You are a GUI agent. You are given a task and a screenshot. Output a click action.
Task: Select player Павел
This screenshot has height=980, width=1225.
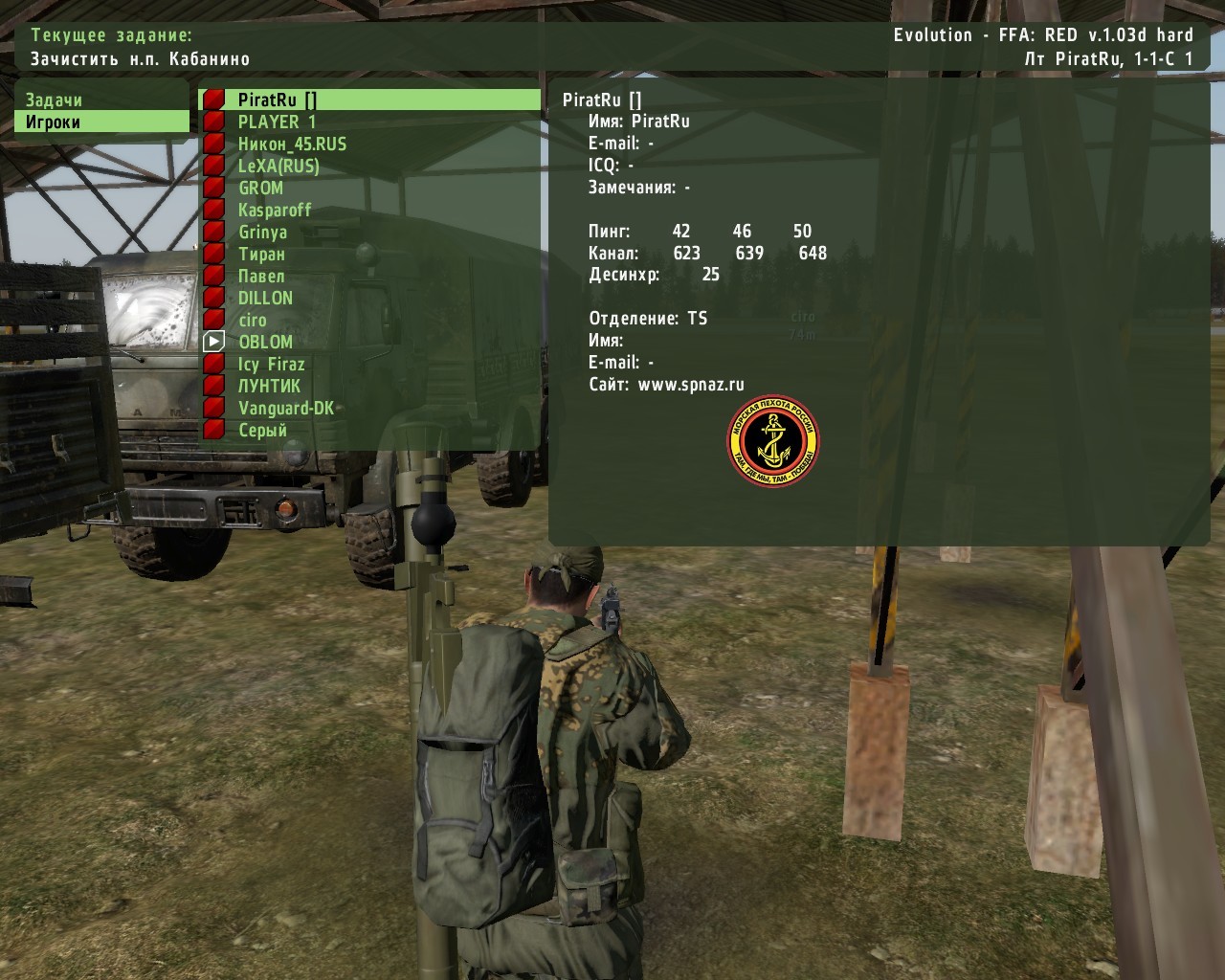pos(261,276)
